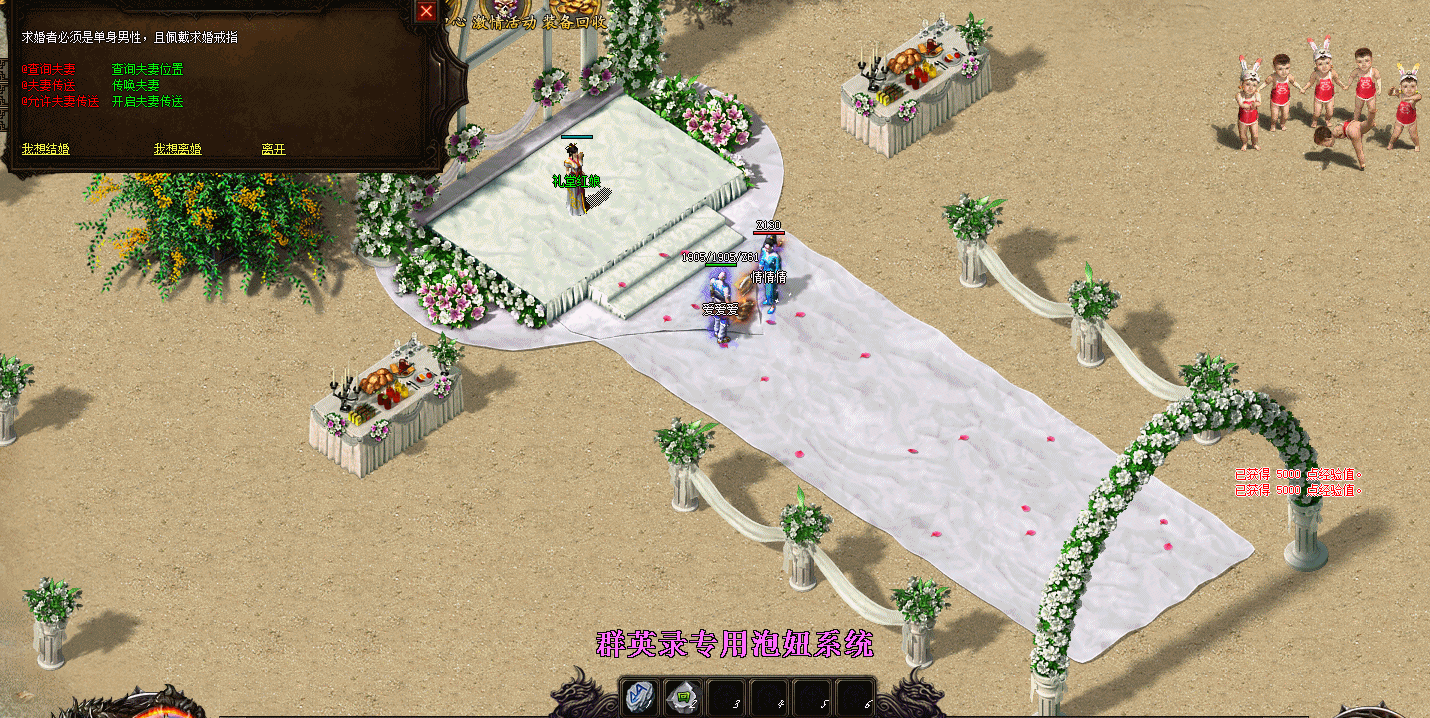This screenshot has height=718, width=1430.
Task: Use the green rune stone in hotbar slot 2
Action: [684, 697]
